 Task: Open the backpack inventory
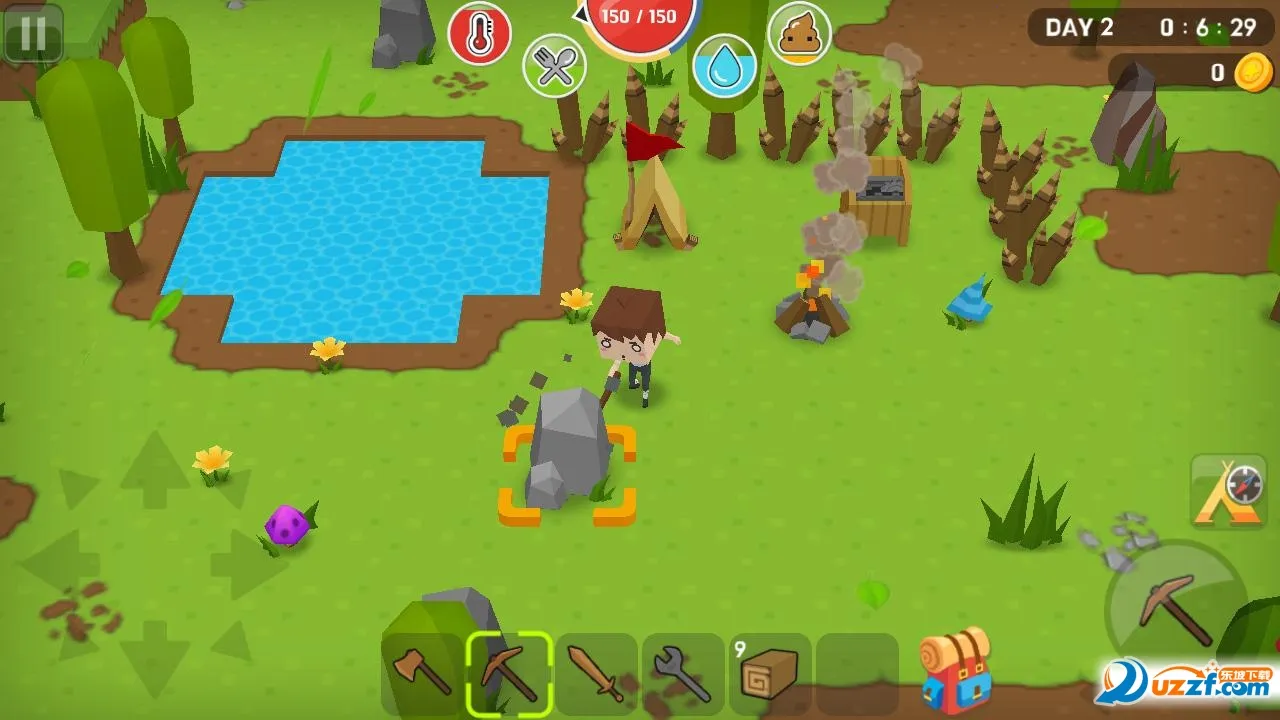click(x=956, y=669)
